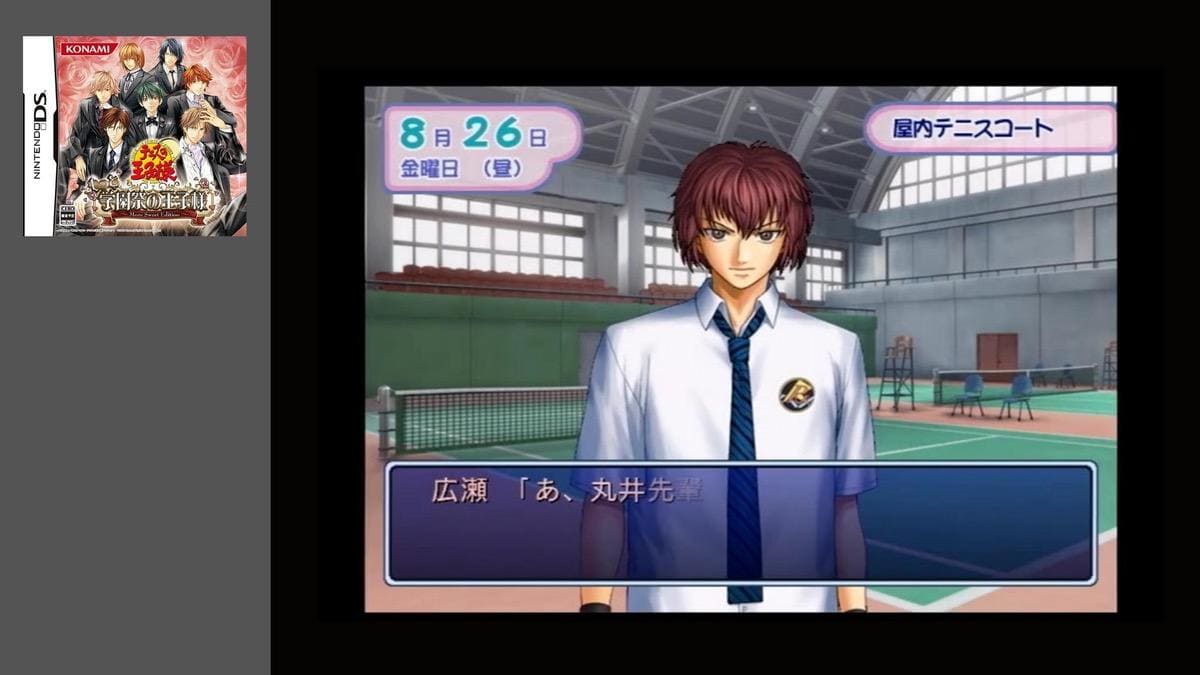Advance the dialogue box text from 広瀬
1200x675 pixels.
pos(740,522)
